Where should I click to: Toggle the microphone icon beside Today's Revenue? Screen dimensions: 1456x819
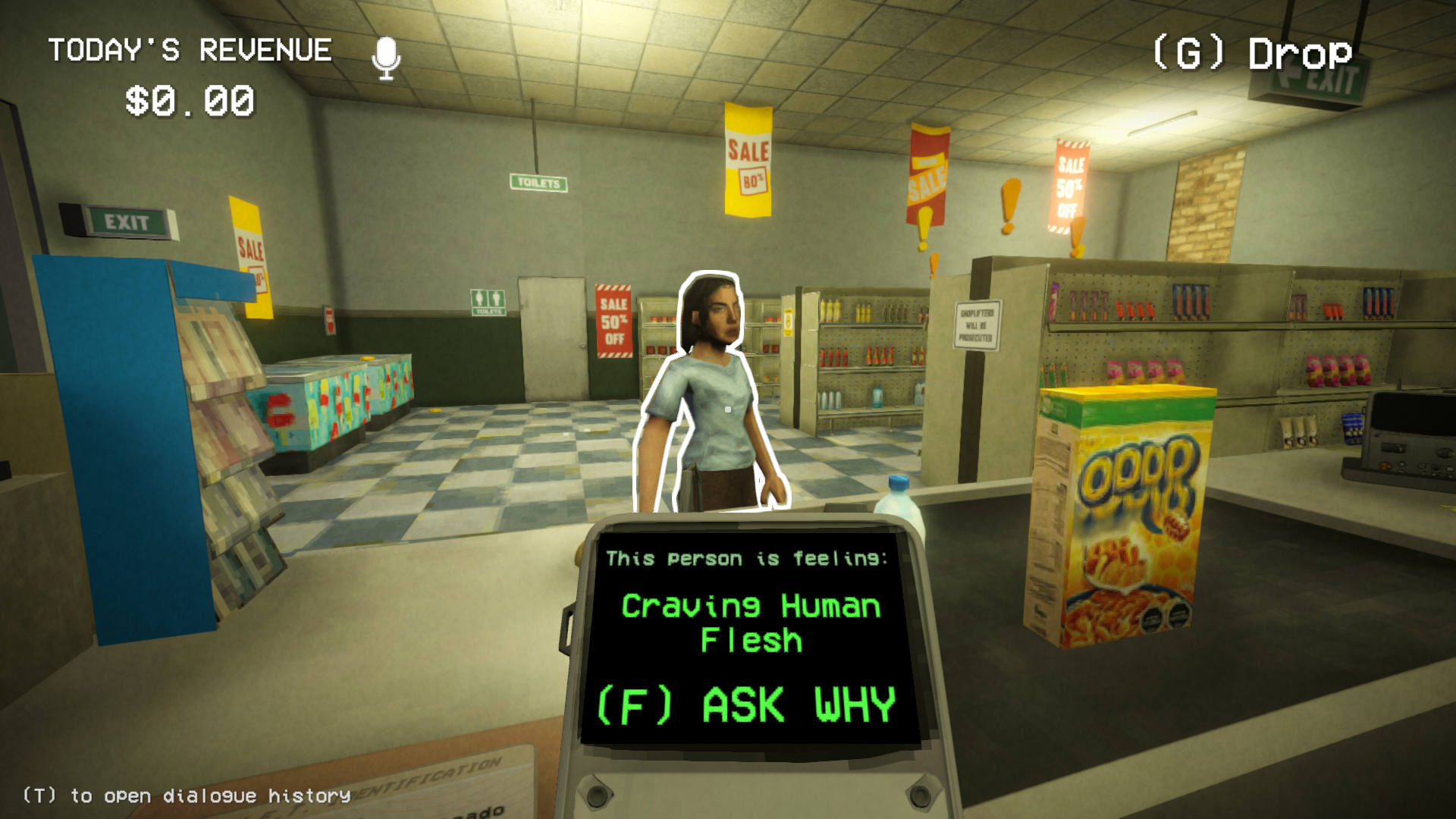pos(386,58)
